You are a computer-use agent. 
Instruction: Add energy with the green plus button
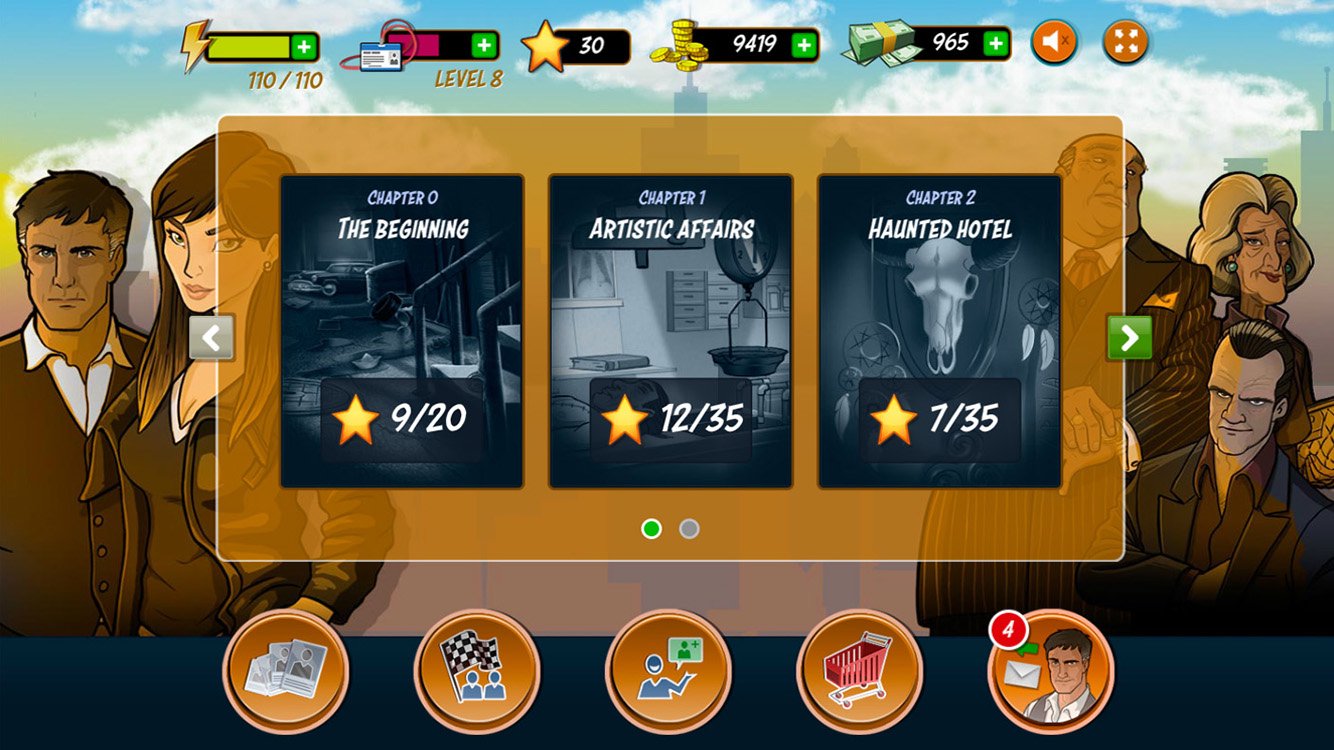click(x=304, y=46)
